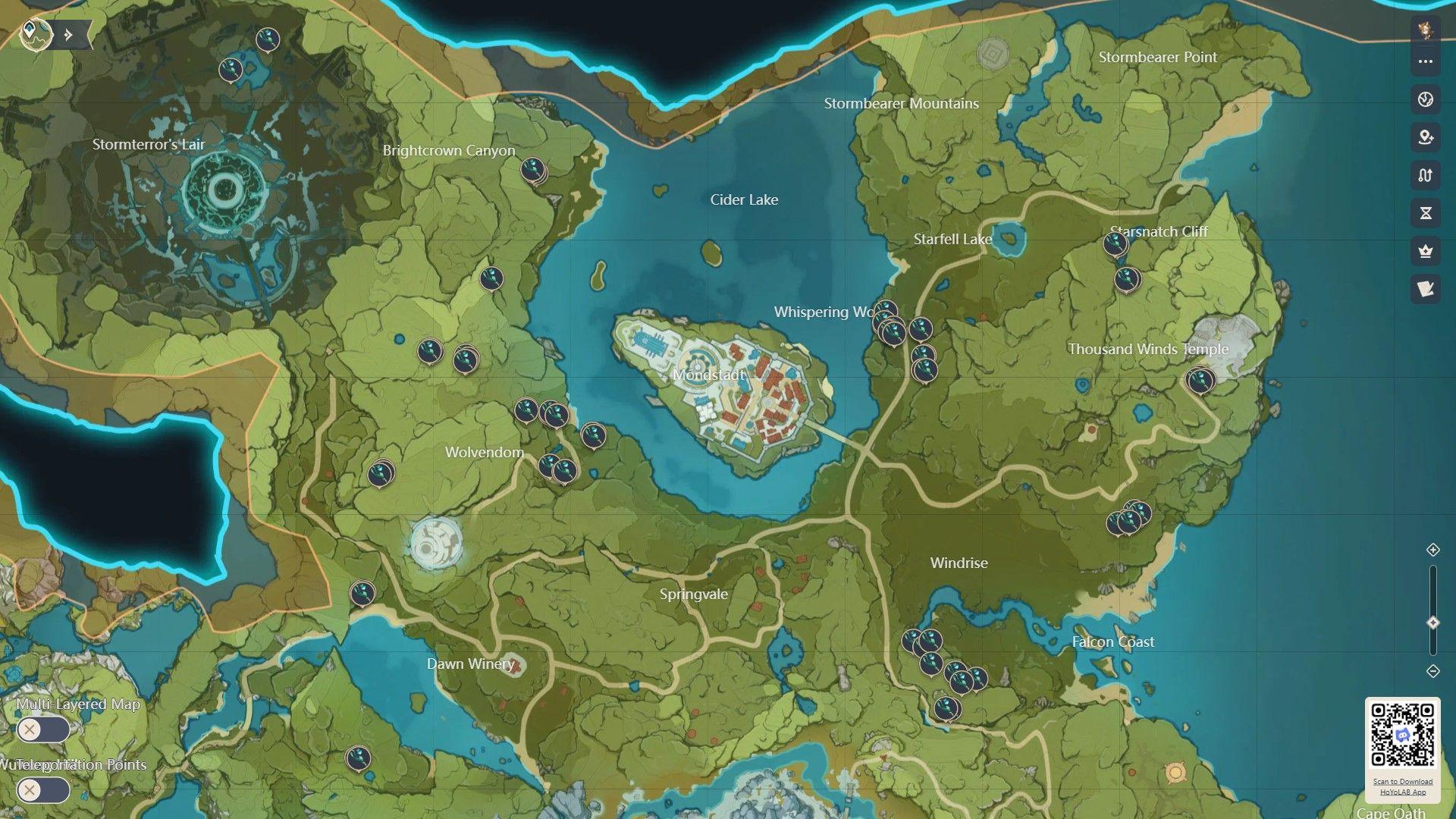Toggle the Multi-Layered Map switch

[x=43, y=730]
